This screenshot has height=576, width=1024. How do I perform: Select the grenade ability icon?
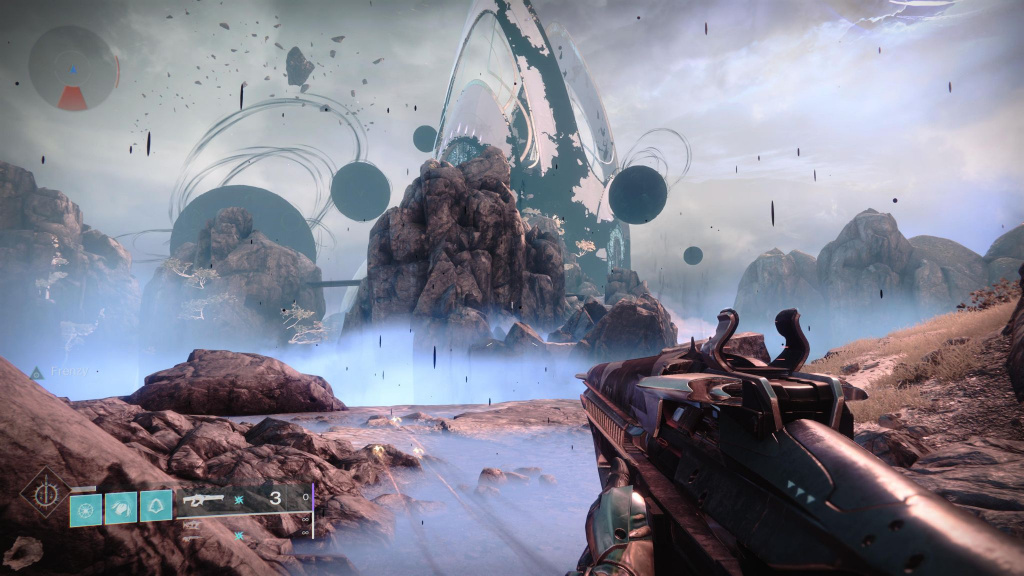pos(86,508)
